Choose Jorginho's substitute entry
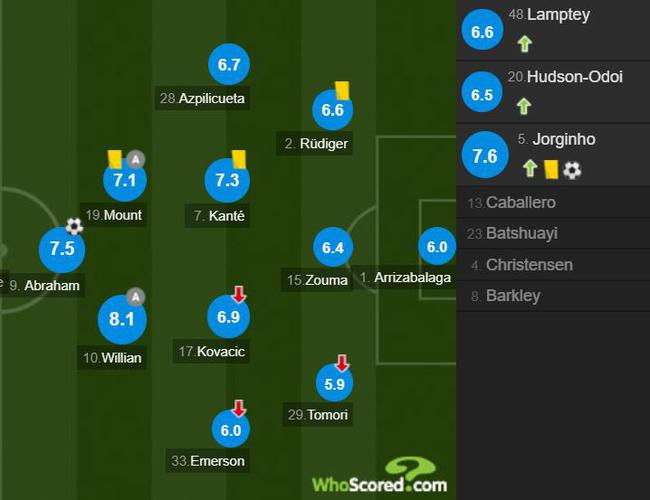This screenshot has width=650, height=500. point(553,155)
